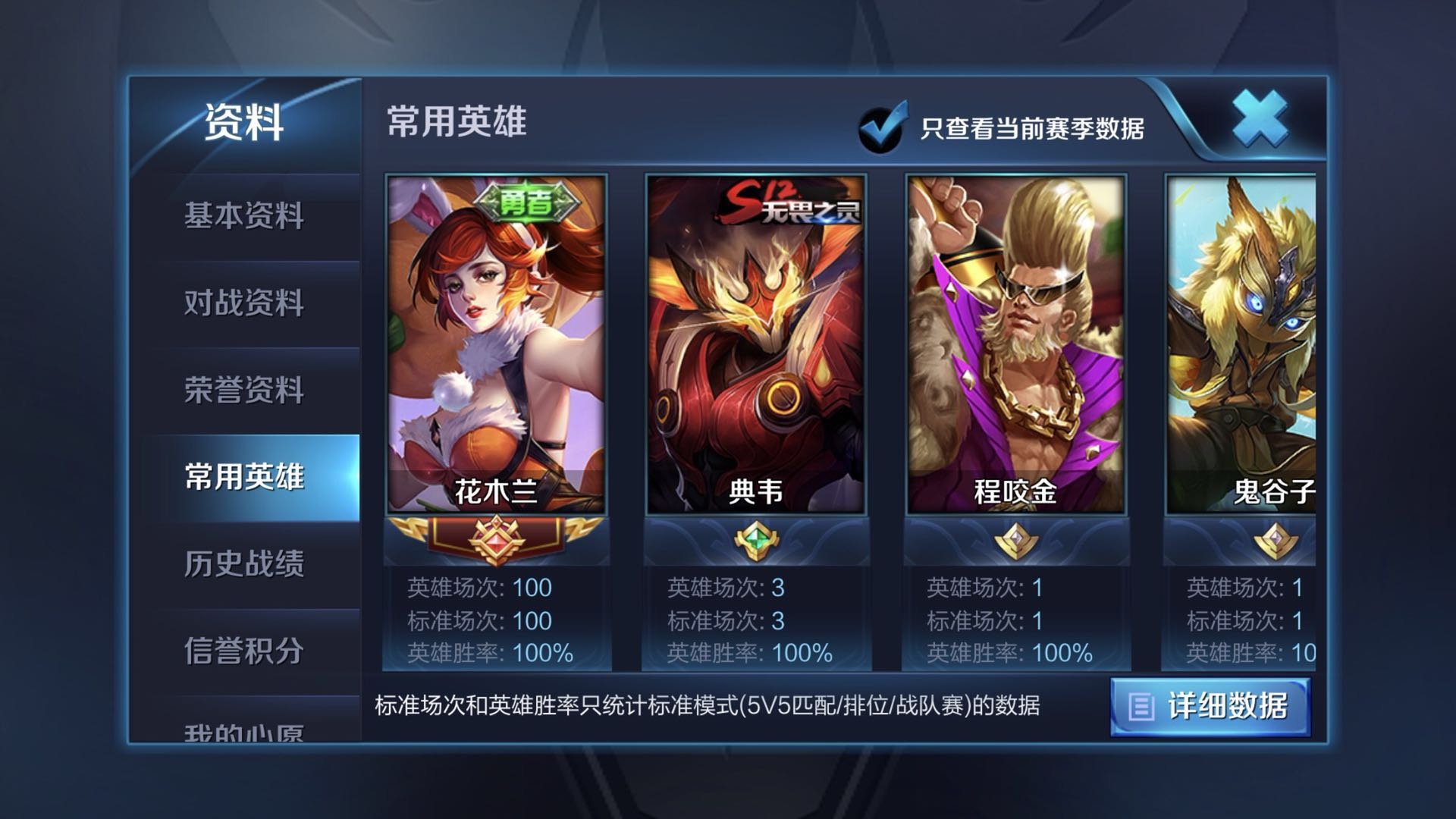
Task: View 程咬金's hero card
Action: 1018,341
